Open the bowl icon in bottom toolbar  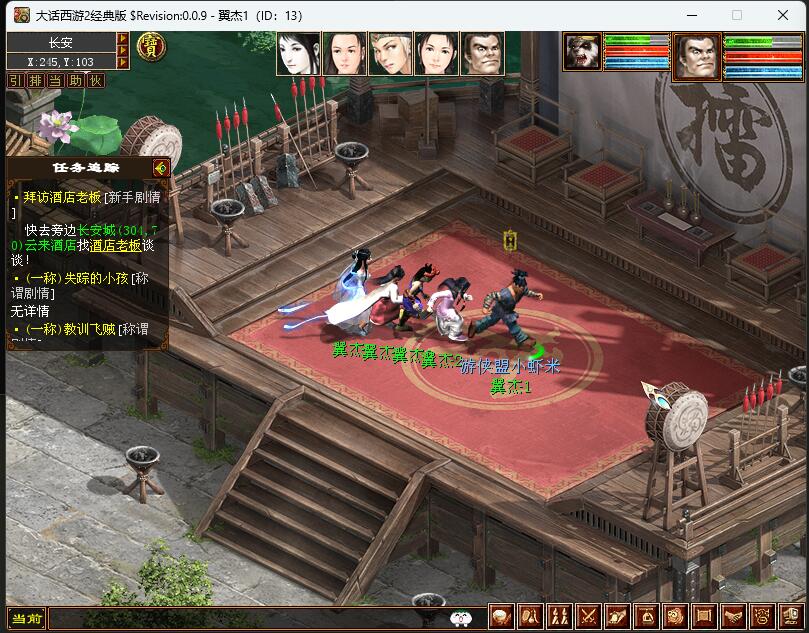coord(501,617)
